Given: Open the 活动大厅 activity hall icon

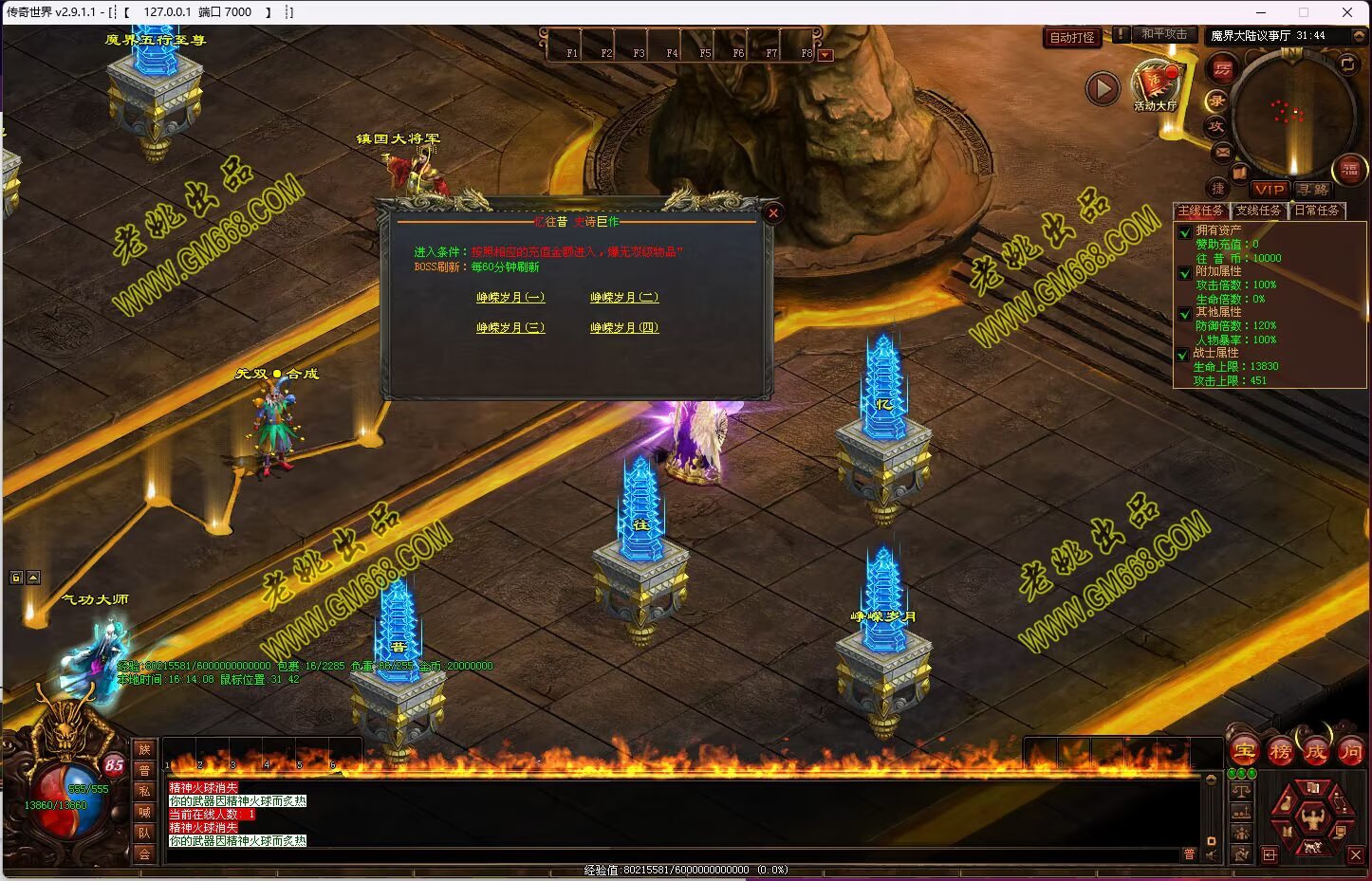Looking at the screenshot, I should pyautogui.click(x=1155, y=85).
